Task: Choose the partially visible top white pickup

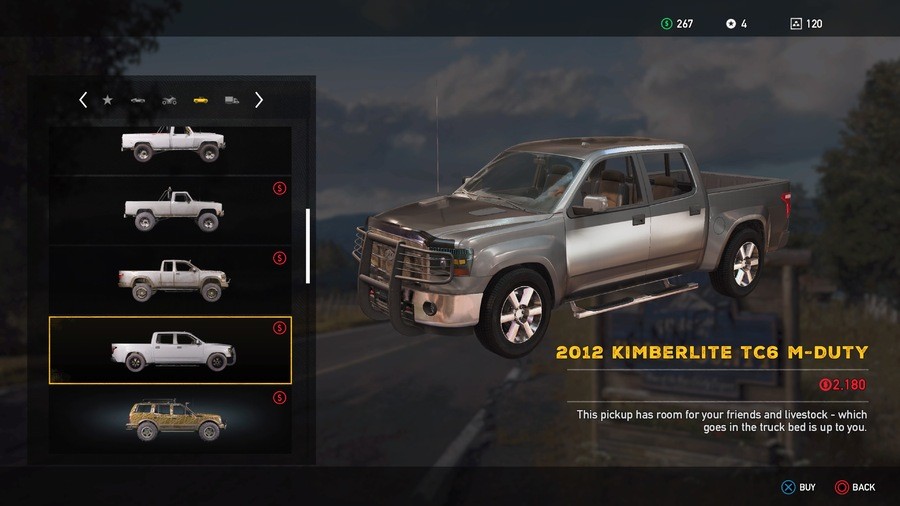Action: point(171,145)
